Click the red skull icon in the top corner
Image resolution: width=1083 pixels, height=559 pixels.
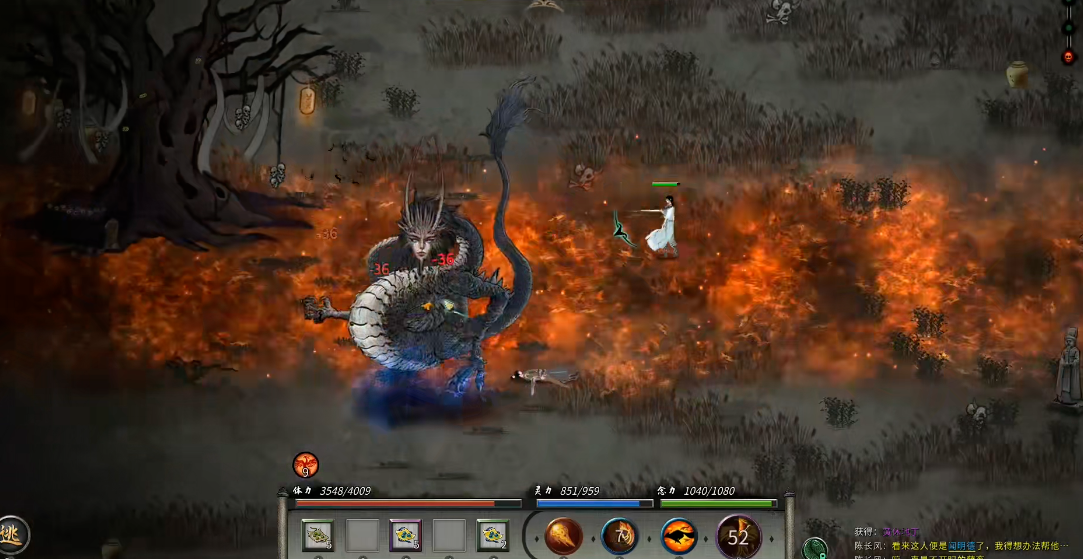coord(1068,57)
